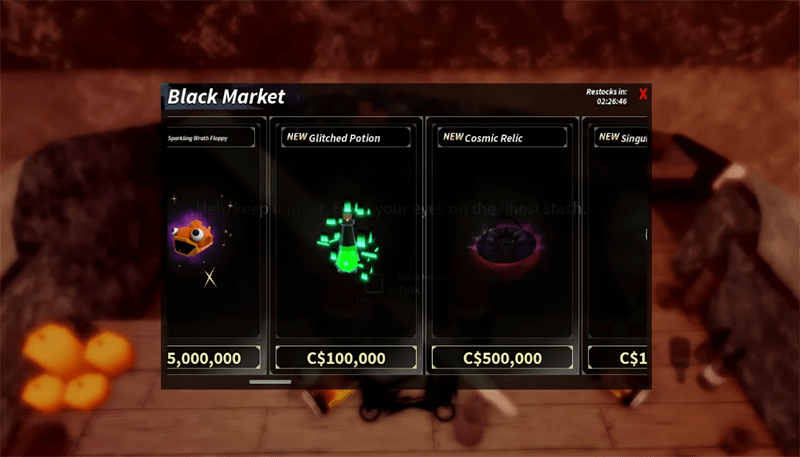Select the Glitched Potion item card
Viewport: 800px width, 457px height.
tap(345, 240)
